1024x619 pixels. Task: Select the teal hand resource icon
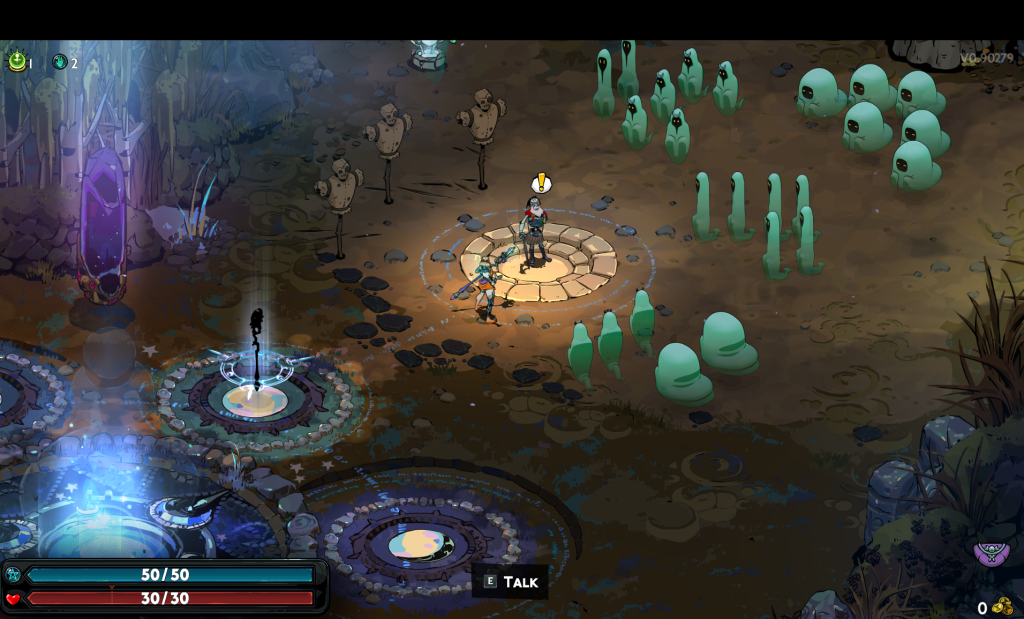pos(60,62)
